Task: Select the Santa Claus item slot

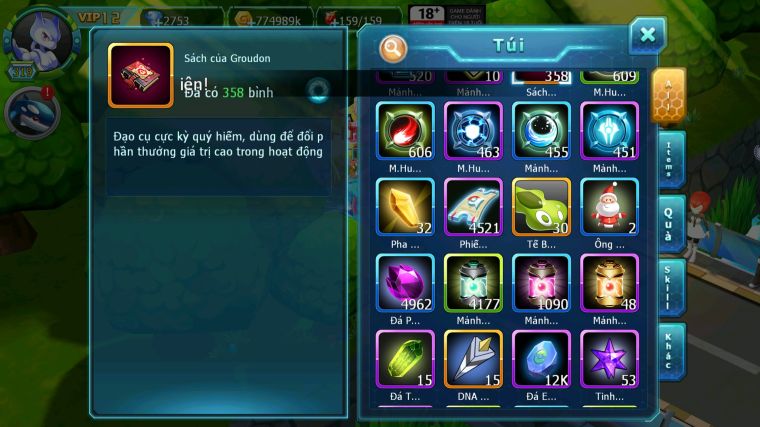Action: point(608,207)
